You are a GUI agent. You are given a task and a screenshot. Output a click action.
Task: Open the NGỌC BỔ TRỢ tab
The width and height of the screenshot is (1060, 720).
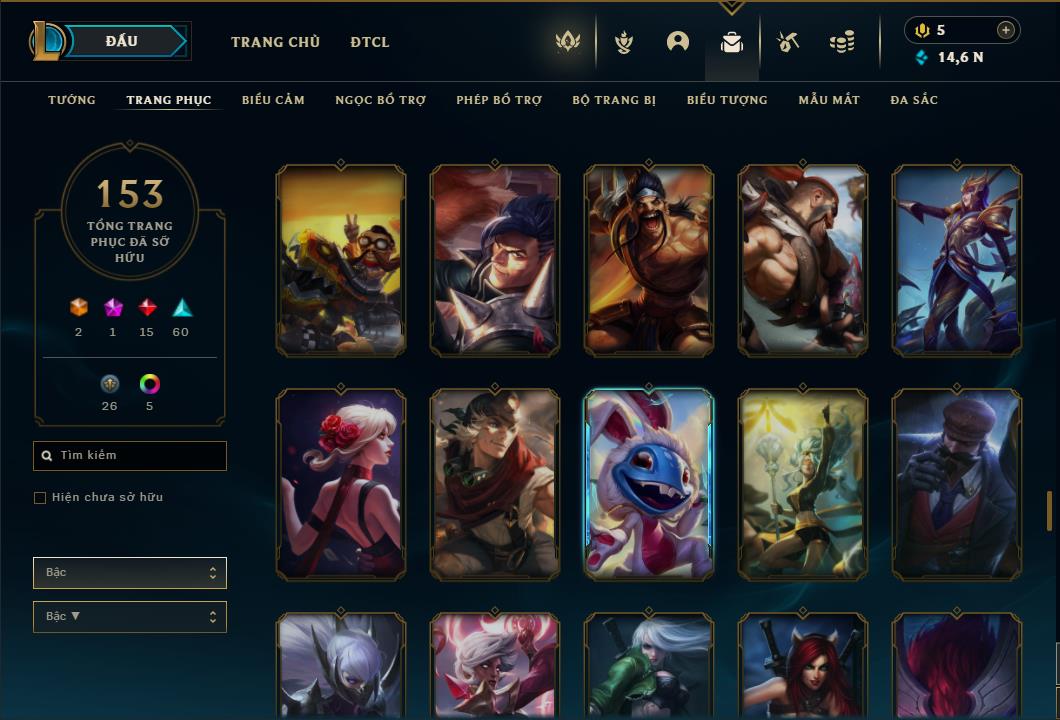[380, 100]
